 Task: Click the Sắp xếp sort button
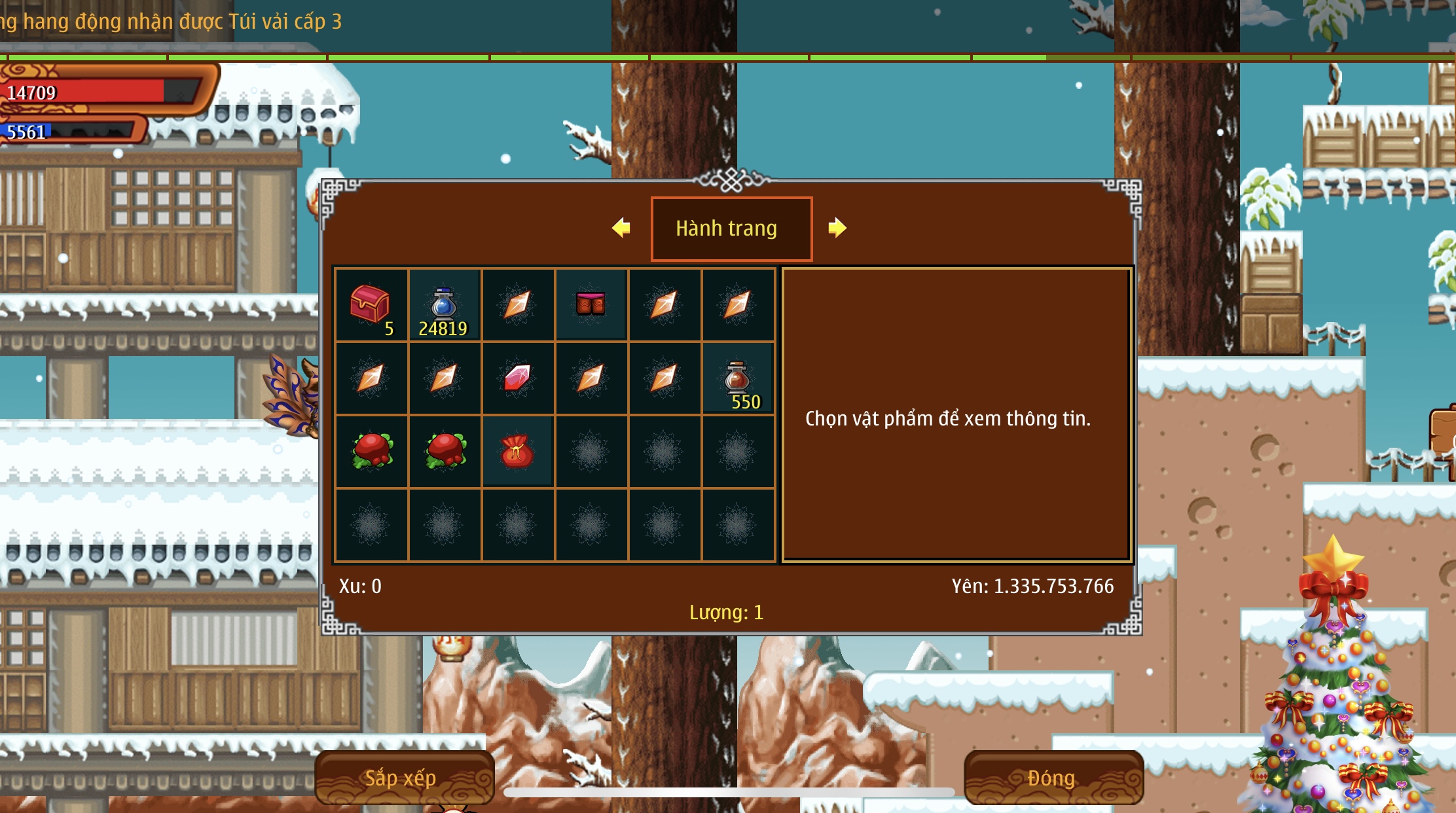coord(401,778)
